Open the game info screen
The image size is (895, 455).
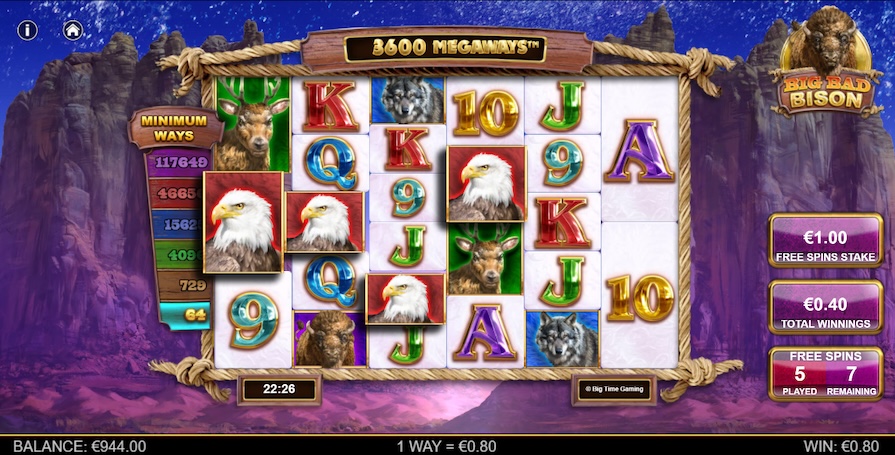click(x=27, y=30)
